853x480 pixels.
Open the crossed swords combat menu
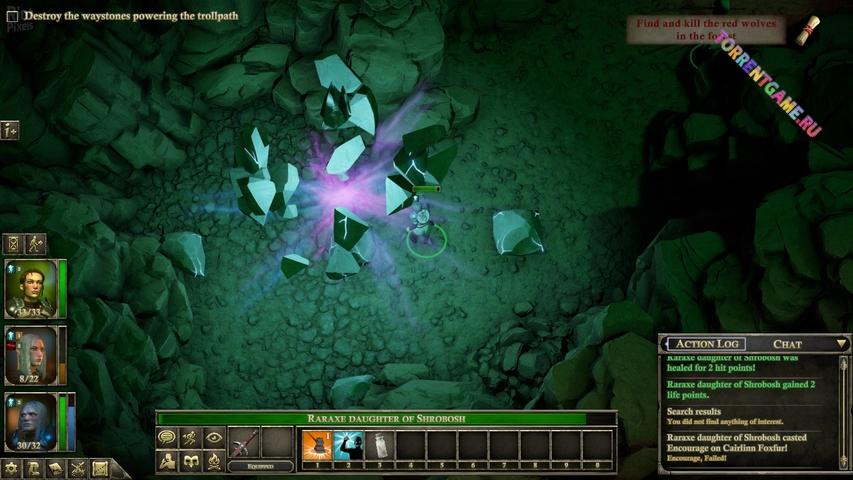pyautogui.click(x=78, y=468)
